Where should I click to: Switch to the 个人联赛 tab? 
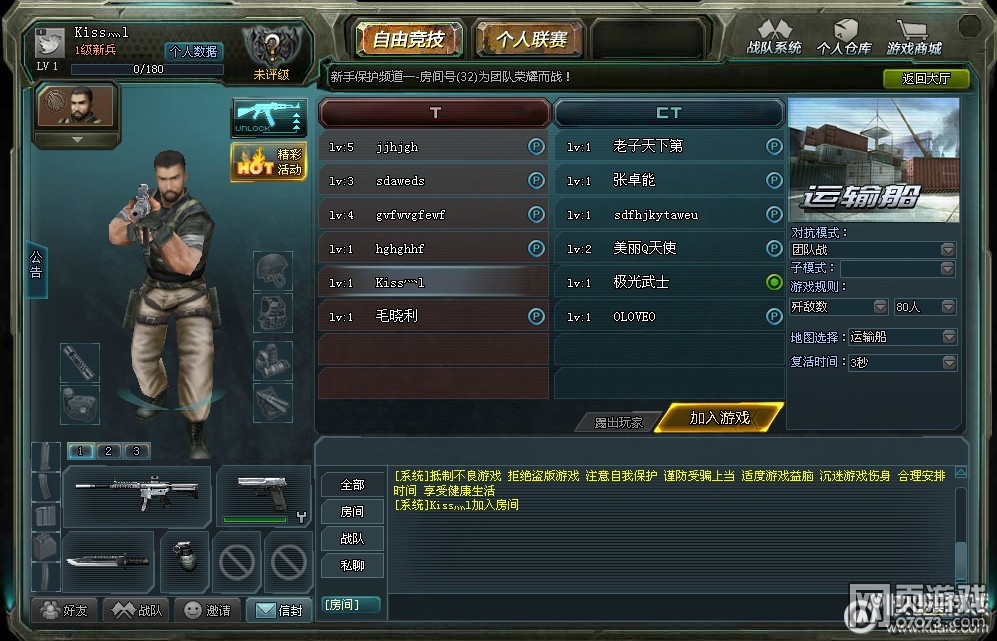(x=530, y=40)
